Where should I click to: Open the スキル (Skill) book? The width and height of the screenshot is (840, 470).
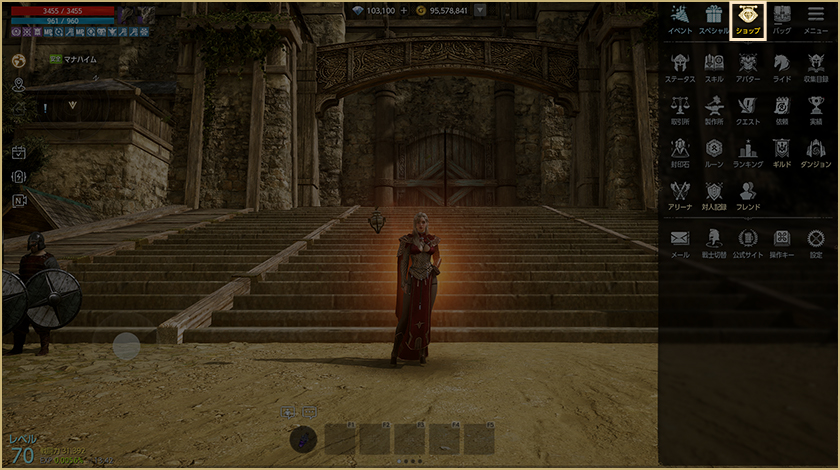[x=714, y=66]
